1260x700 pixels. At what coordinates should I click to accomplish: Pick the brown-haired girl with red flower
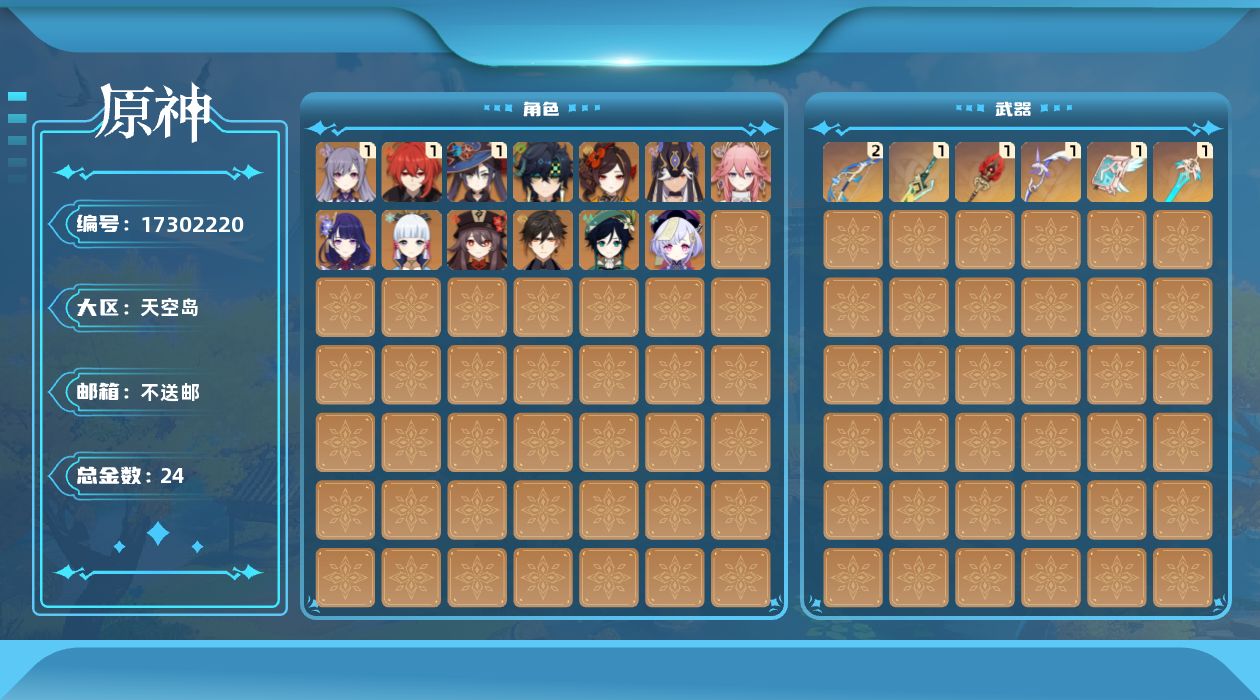point(609,172)
